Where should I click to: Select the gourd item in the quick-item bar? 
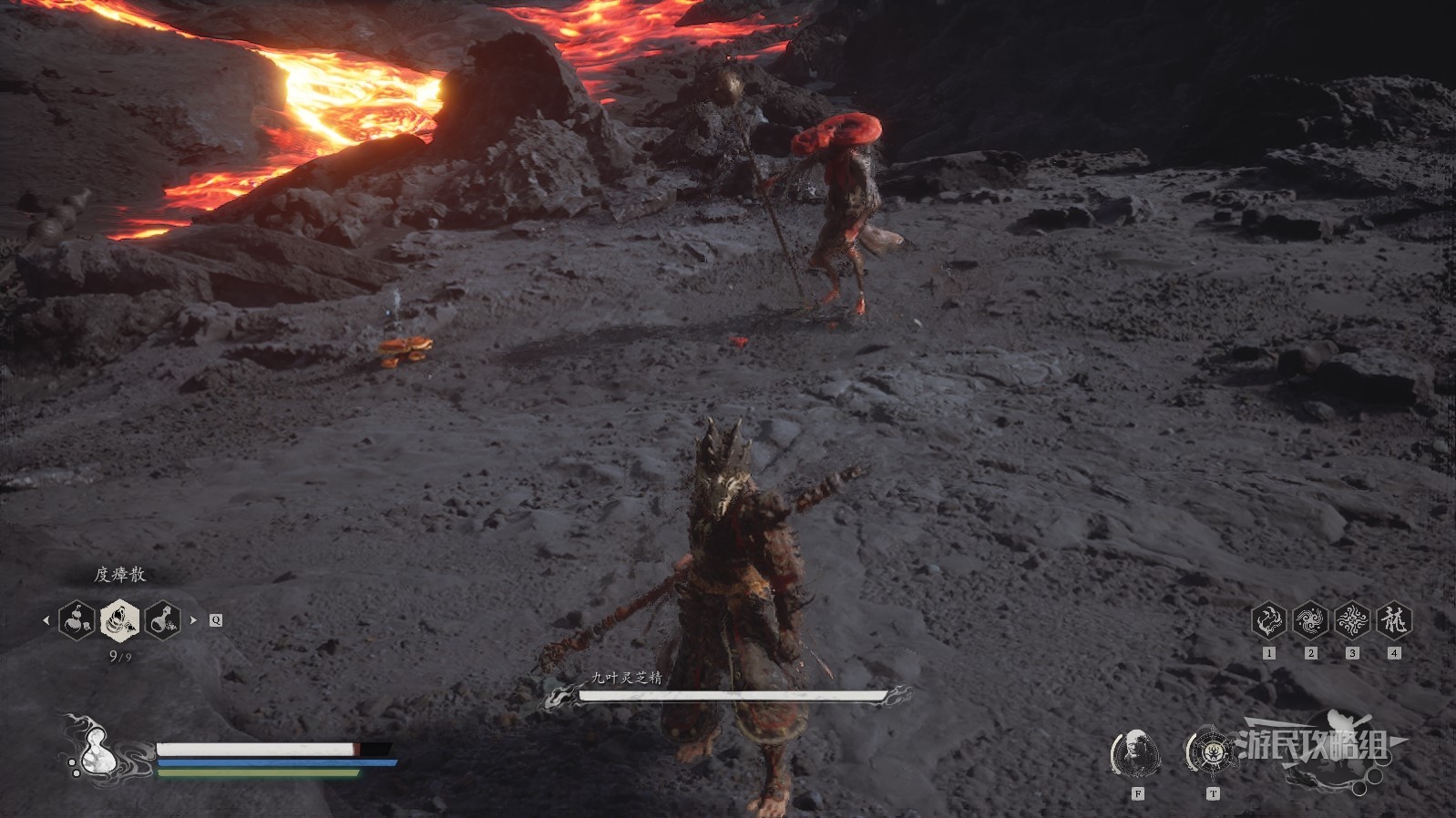[77, 620]
